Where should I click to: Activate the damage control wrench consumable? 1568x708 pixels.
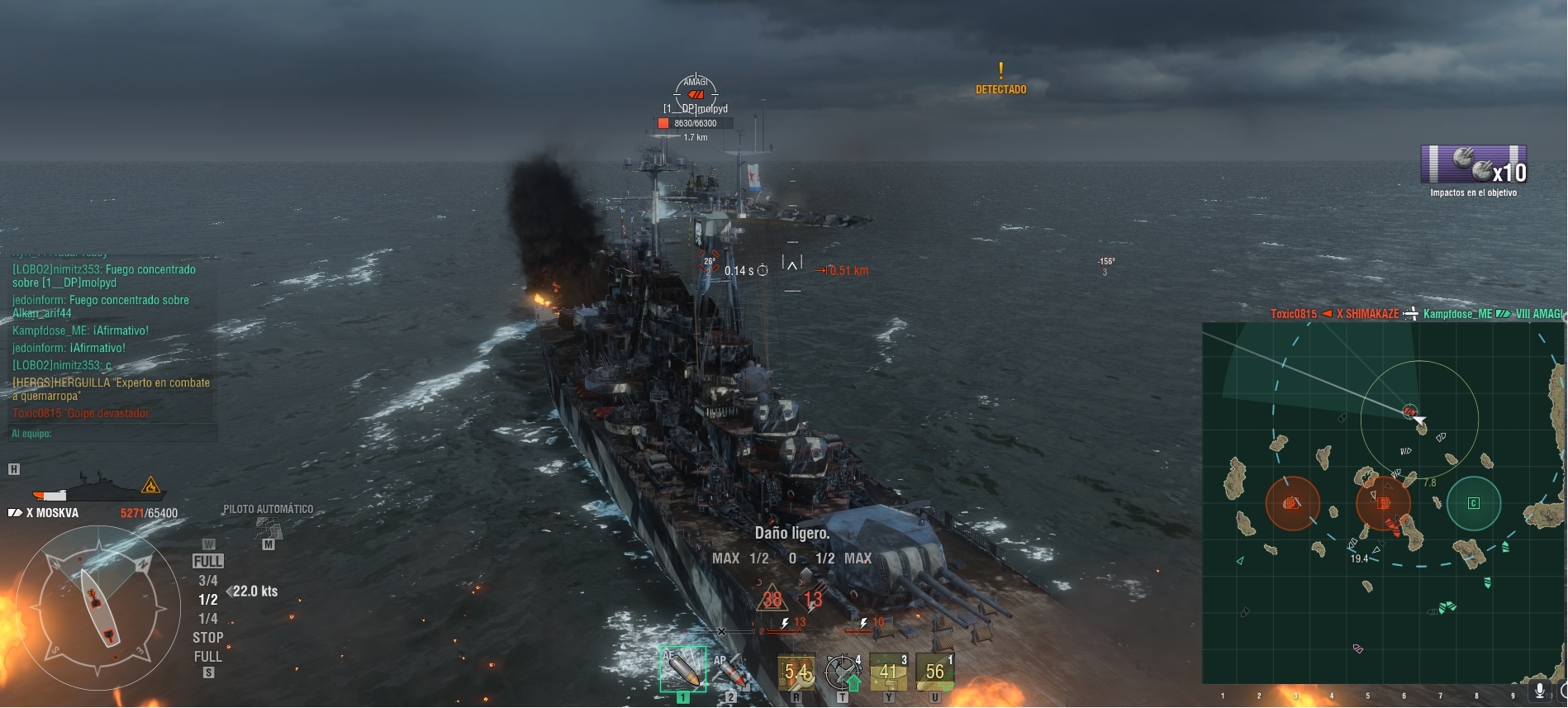pyautogui.click(x=796, y=672)
